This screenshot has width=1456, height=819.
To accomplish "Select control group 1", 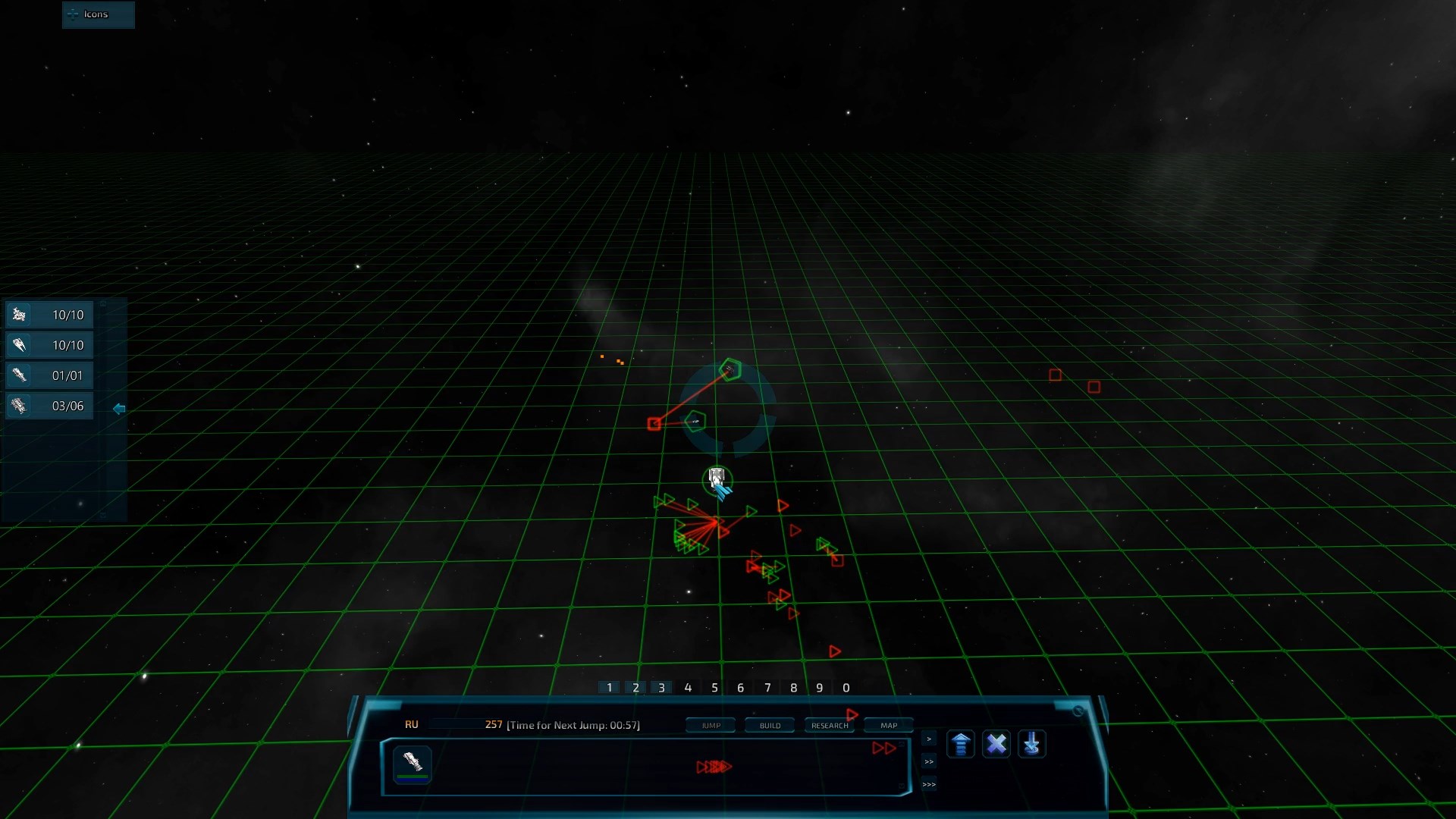I will tap(610, 688).
